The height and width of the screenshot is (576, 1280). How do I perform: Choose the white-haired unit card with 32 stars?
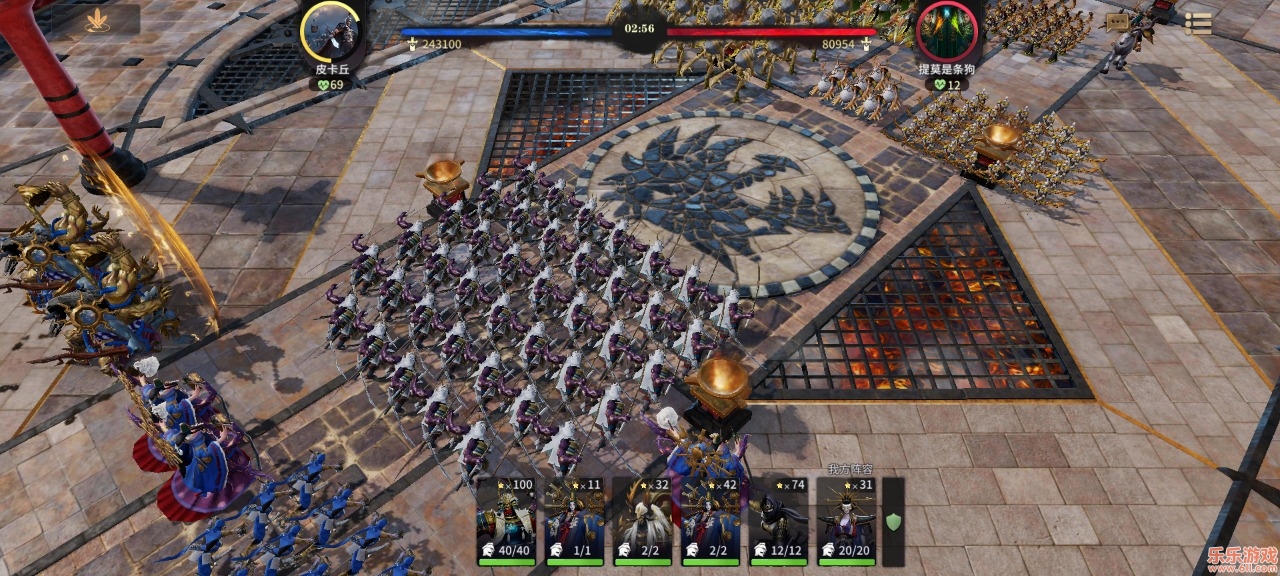pos(642,521)
